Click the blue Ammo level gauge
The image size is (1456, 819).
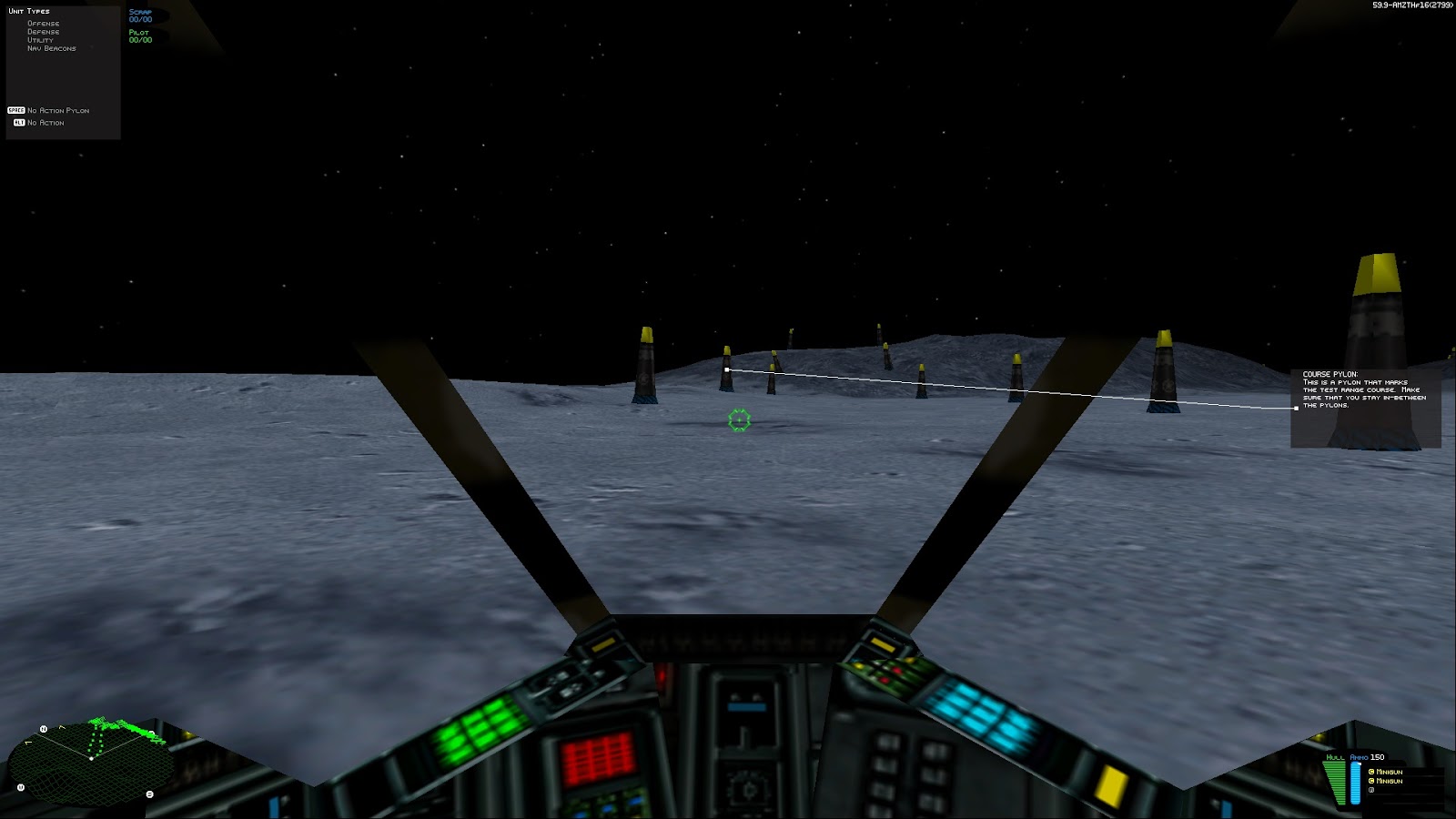(1355, 783)
